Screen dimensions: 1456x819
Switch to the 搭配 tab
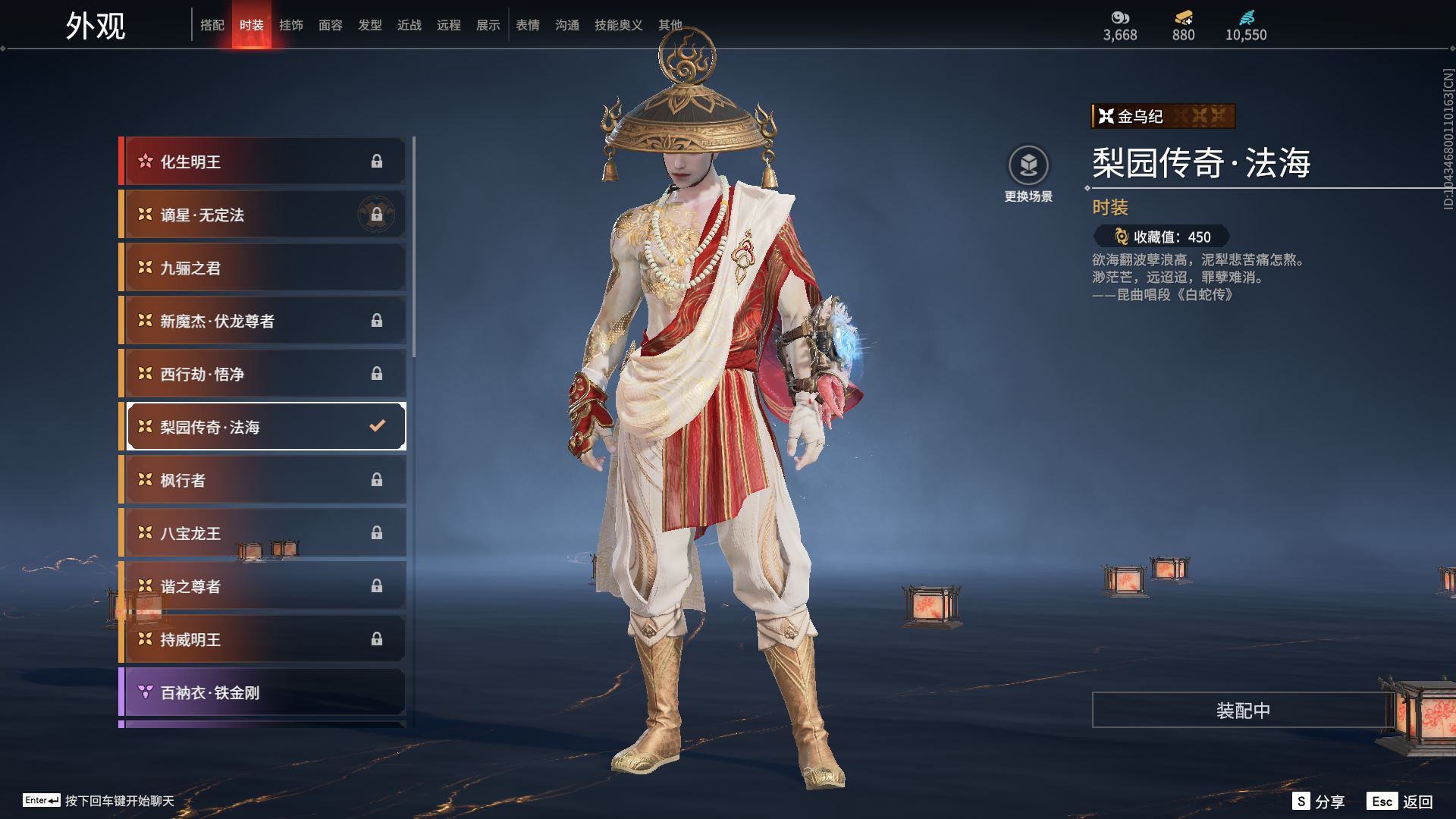[212, 25]
